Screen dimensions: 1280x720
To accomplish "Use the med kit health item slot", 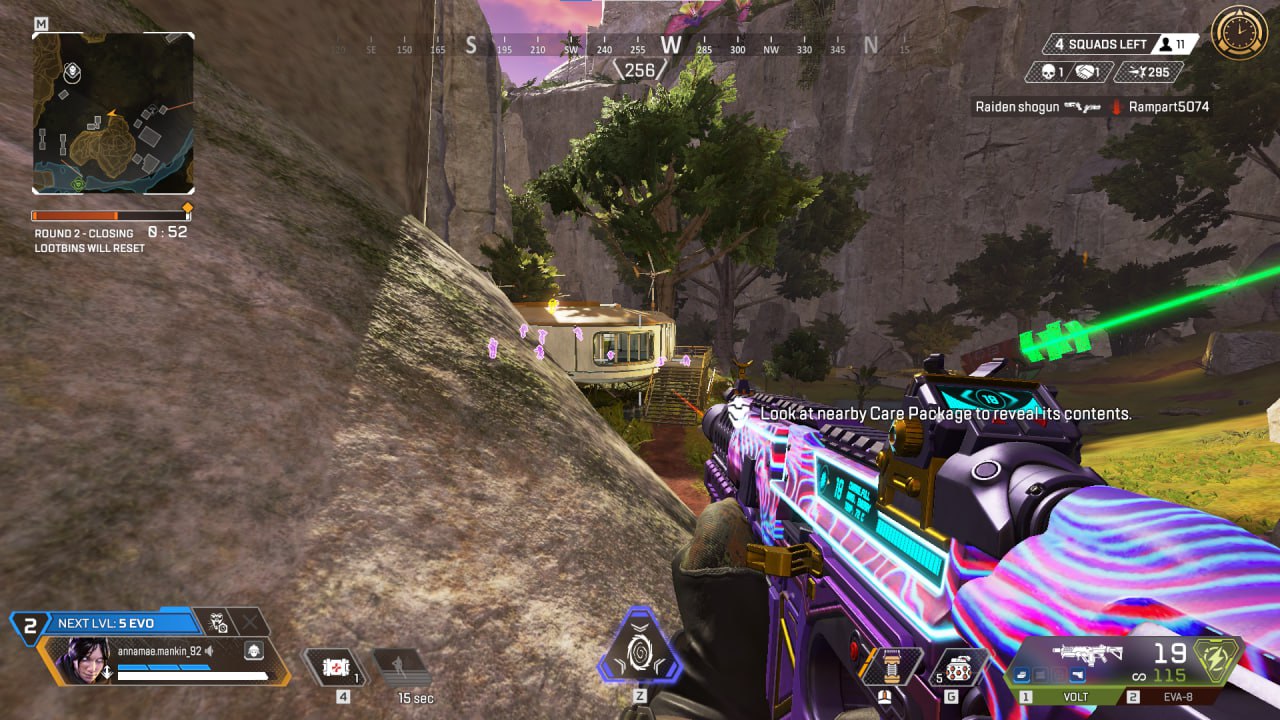I will [334, 666].
